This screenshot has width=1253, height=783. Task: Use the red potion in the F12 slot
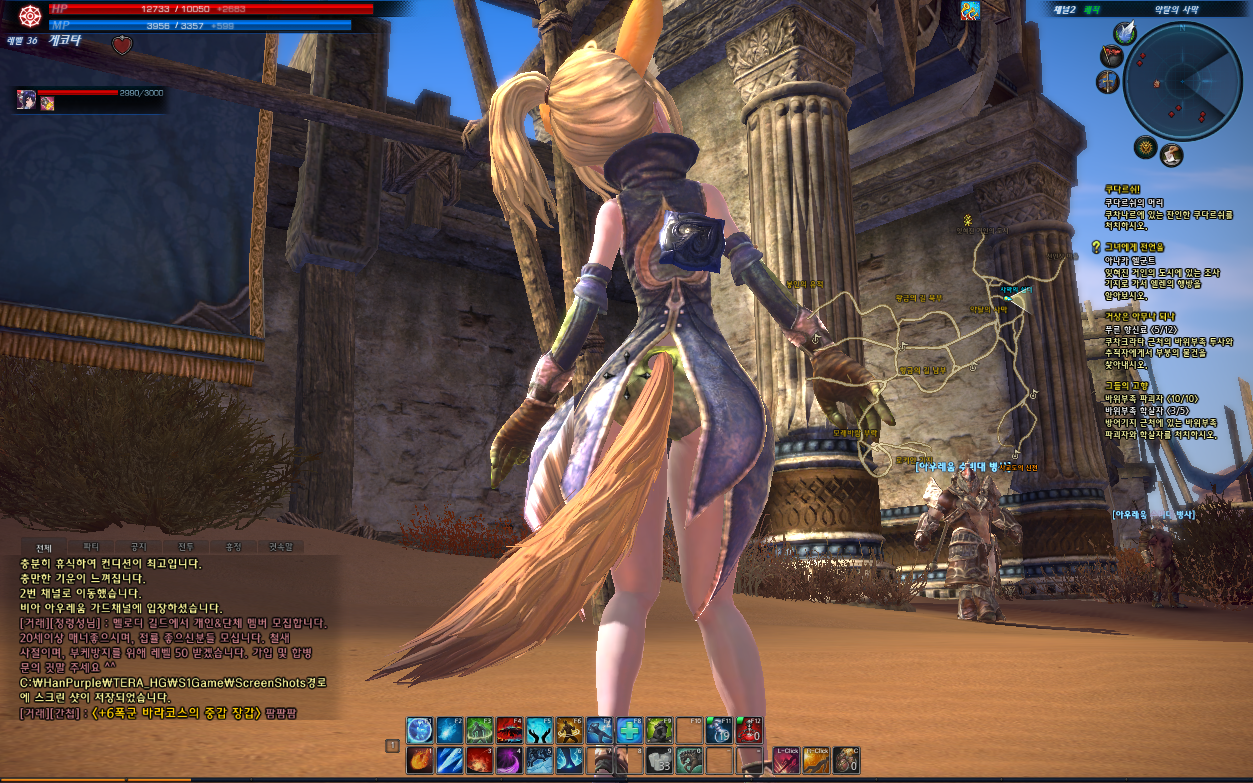point(748,730)
